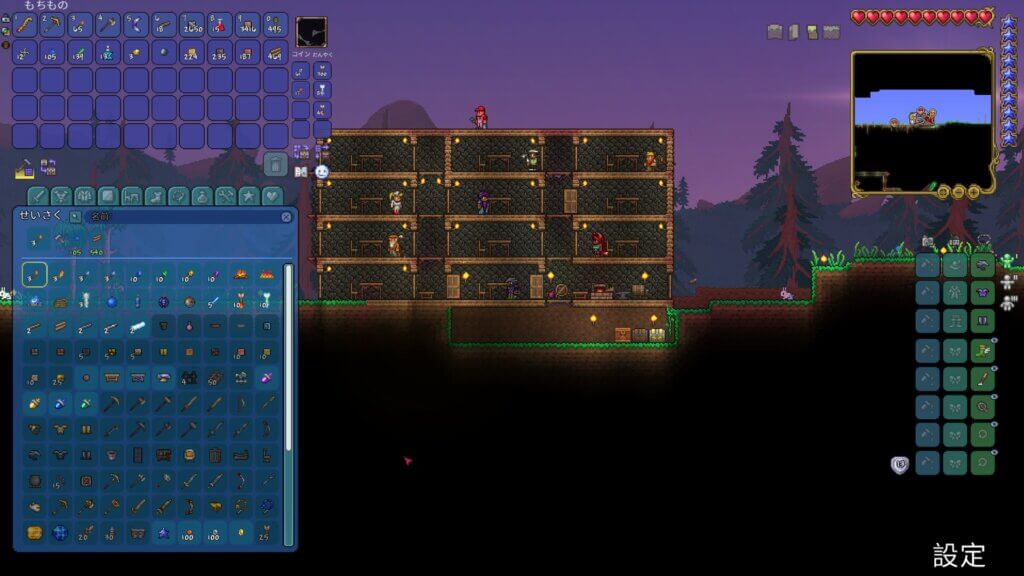Select the hammer in hotbar slot 4
The image size is (1024, 576).
click(x=108, y=25)
